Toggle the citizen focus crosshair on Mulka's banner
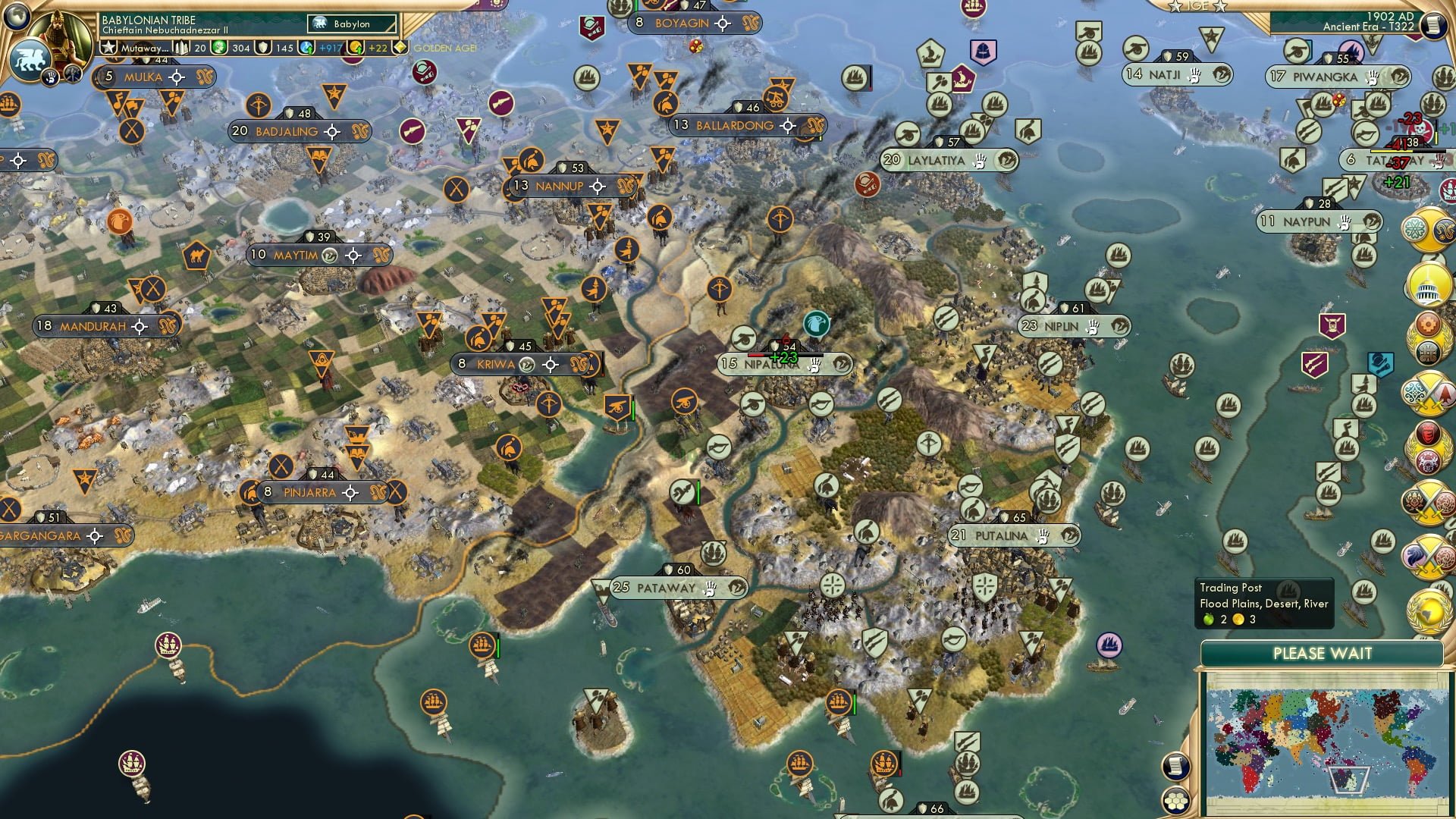Screen dimensions: 1456x819 click(x=176, y=77)
